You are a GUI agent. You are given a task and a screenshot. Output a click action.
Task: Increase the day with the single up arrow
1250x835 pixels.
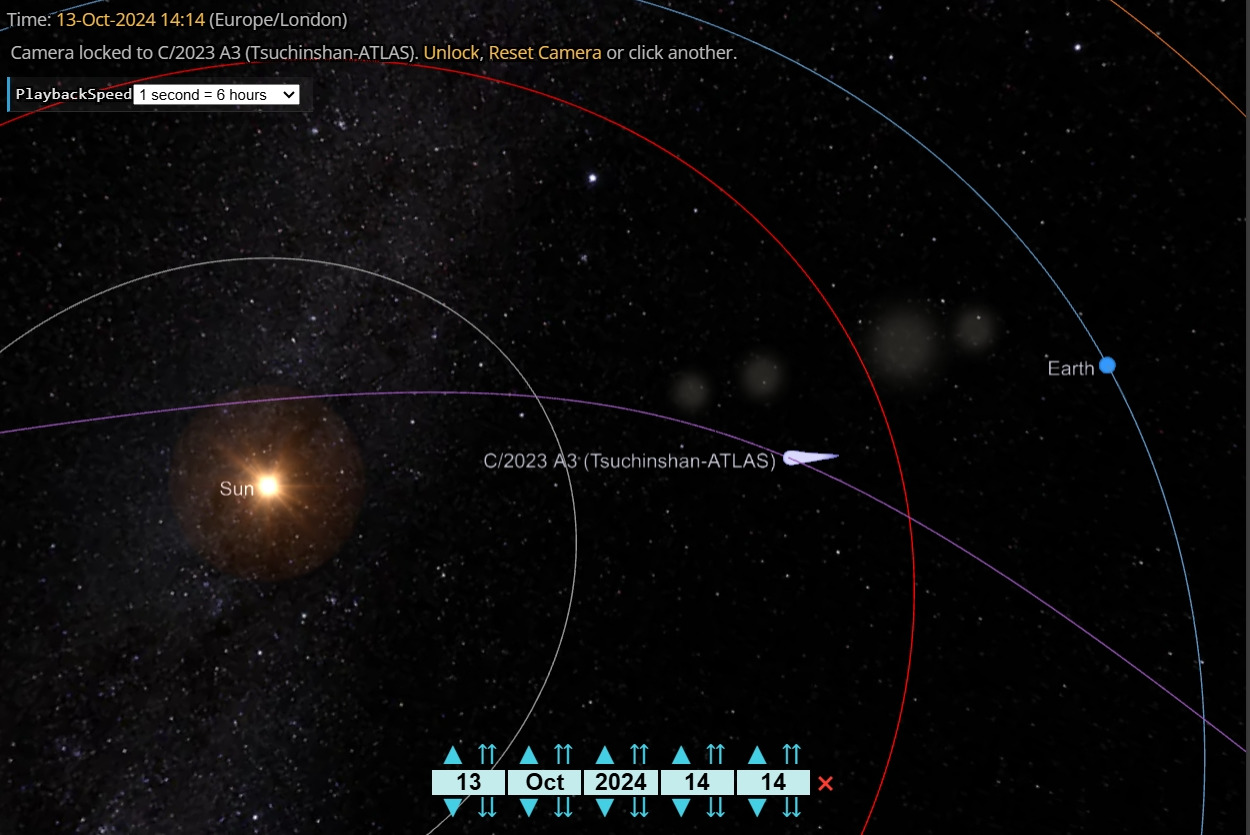coord(453,755)
